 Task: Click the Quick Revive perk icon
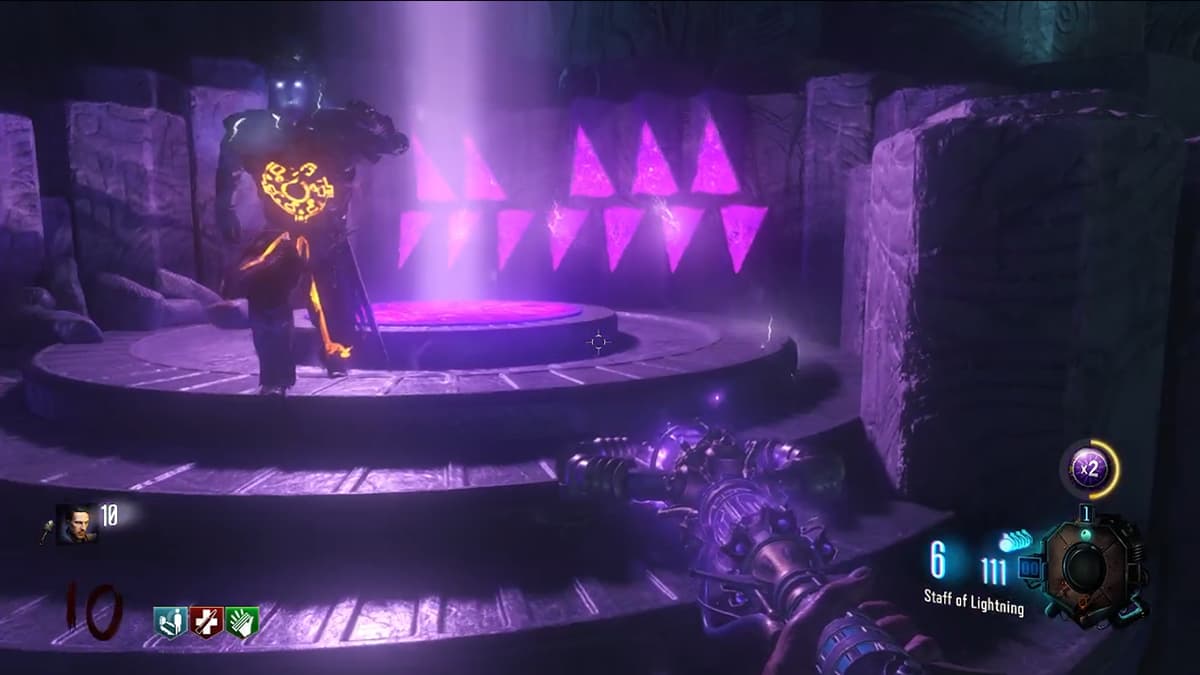click(170, 621)
